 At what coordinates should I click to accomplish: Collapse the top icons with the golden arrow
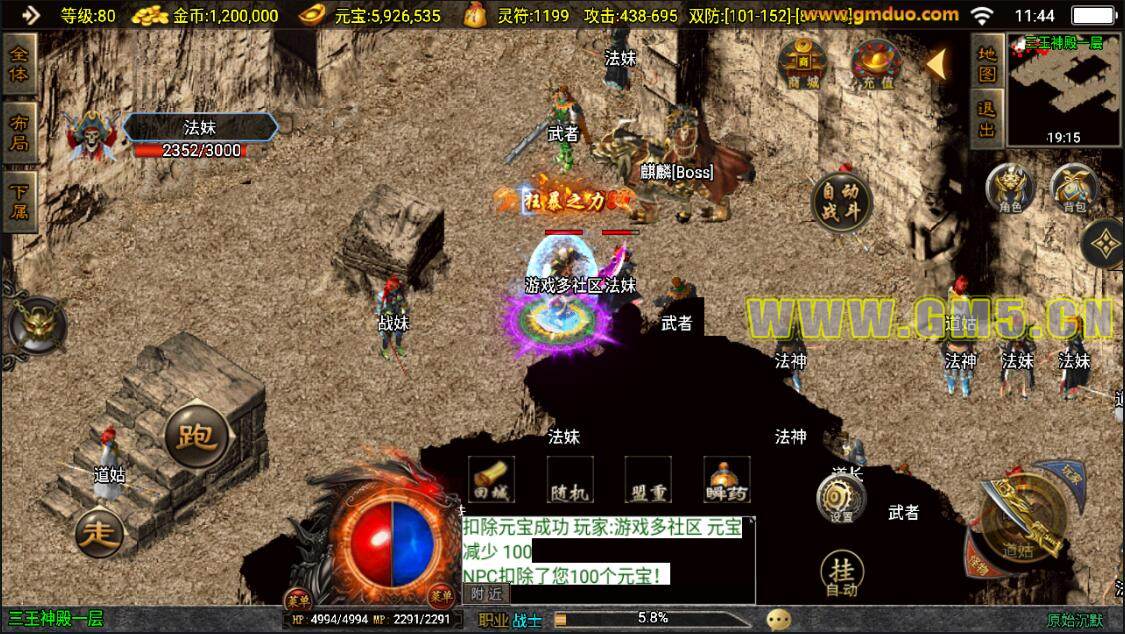pos(936,63)
